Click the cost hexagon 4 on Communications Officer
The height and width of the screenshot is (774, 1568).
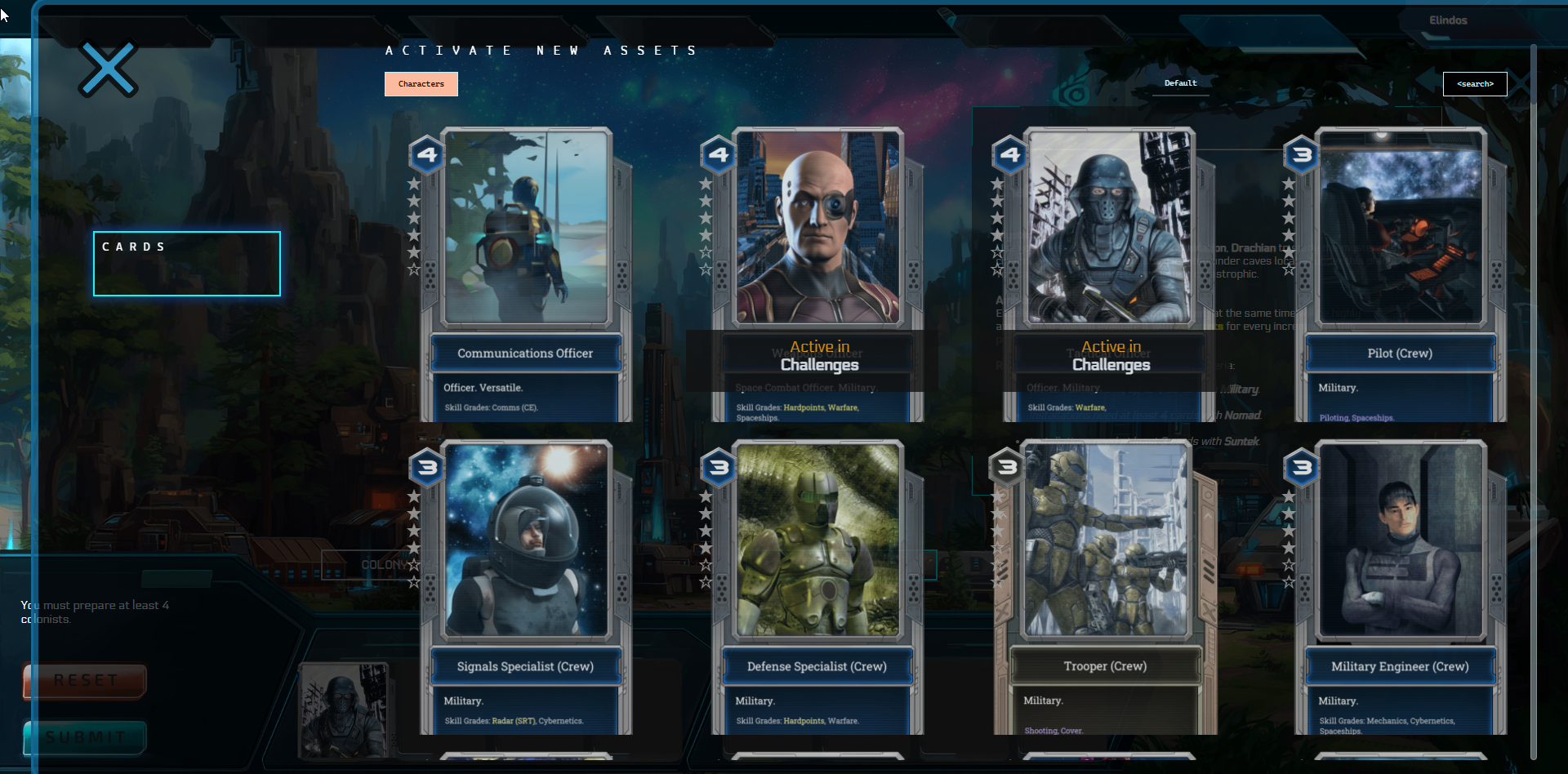tap(427, 155)
